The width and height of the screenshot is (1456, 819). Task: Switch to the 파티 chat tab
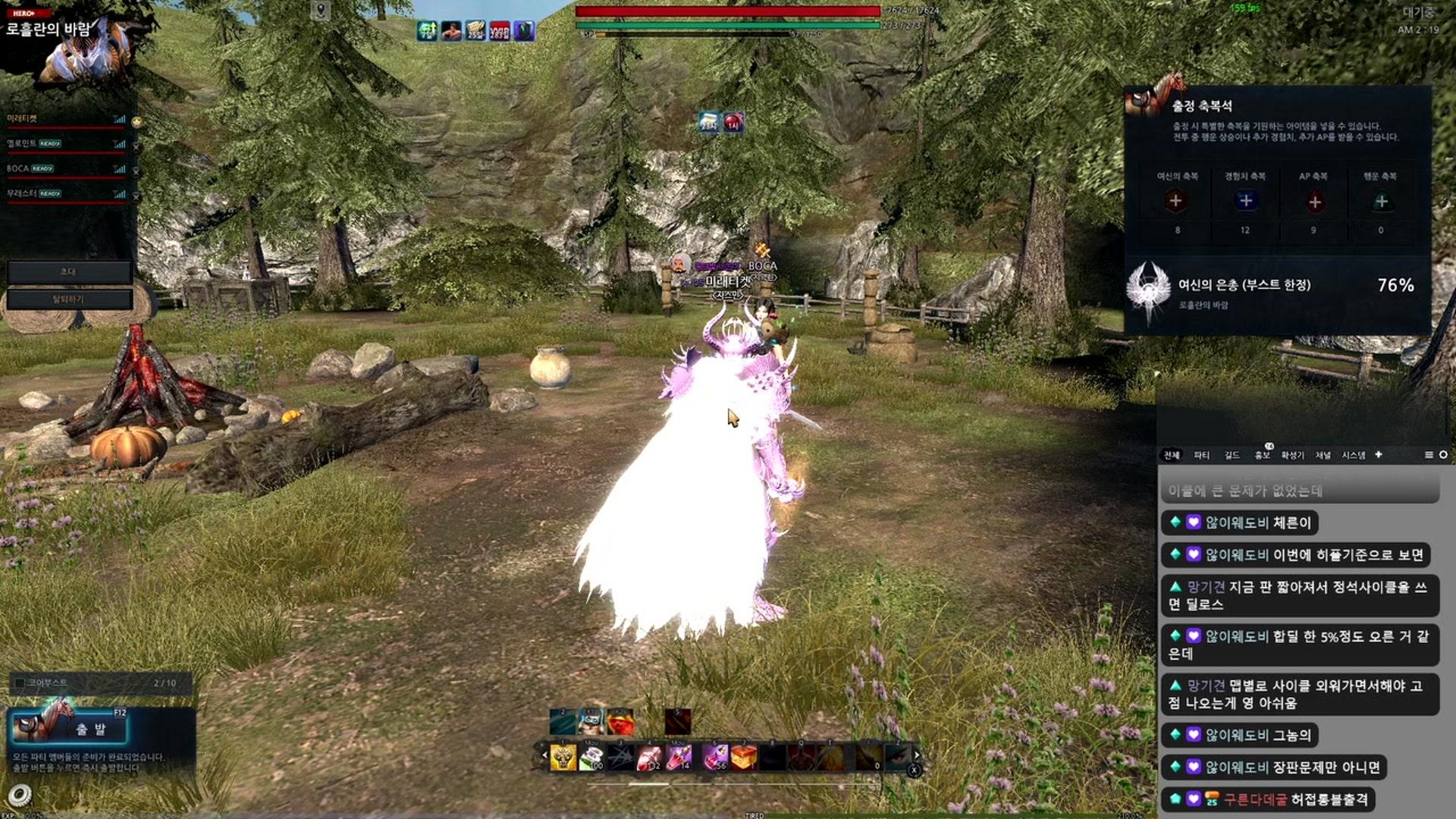tap(1201, 455)
